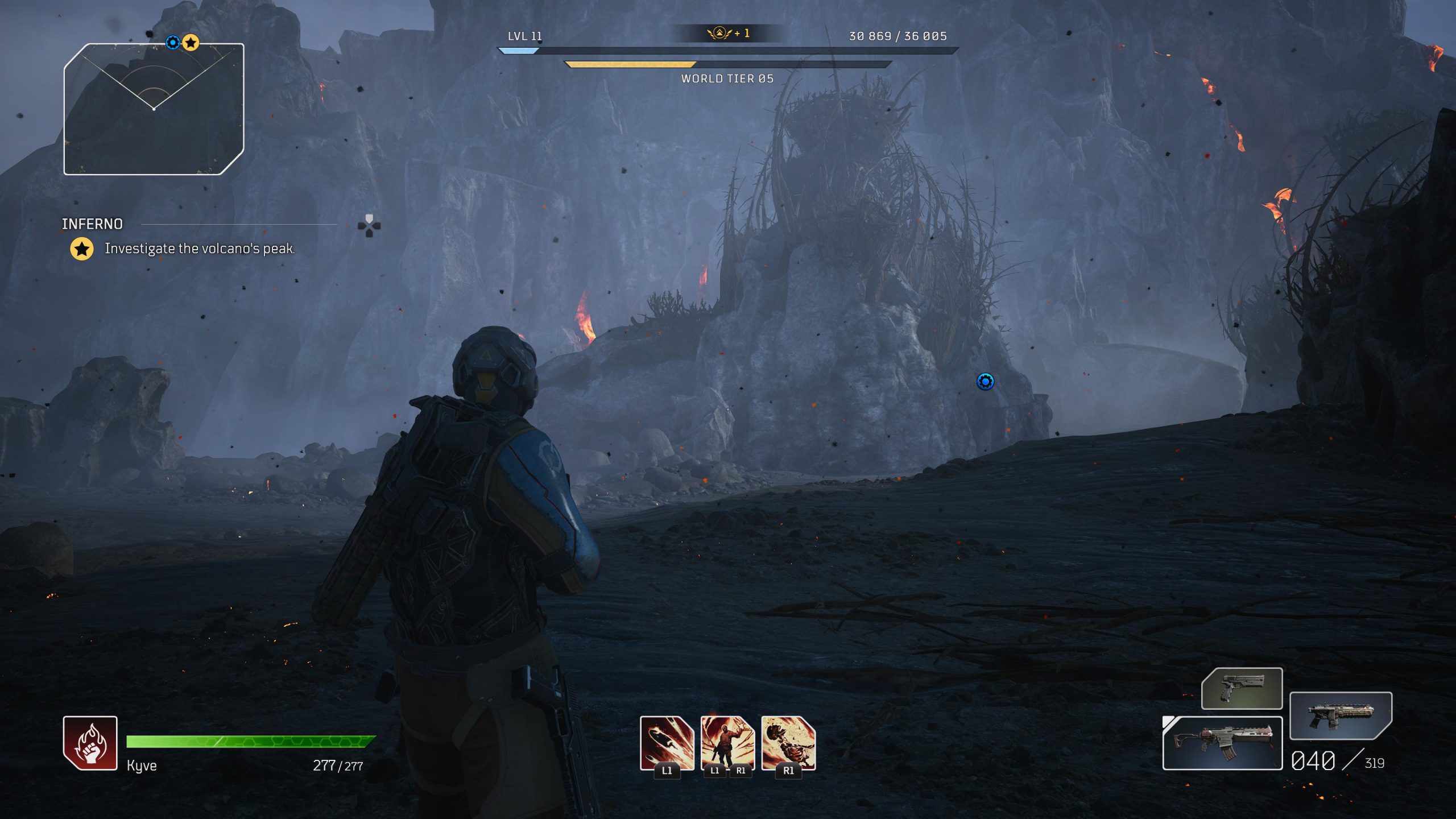Activate the standing figure fire burst skill
Viewport: 1456px width, 819px height.
727,743
